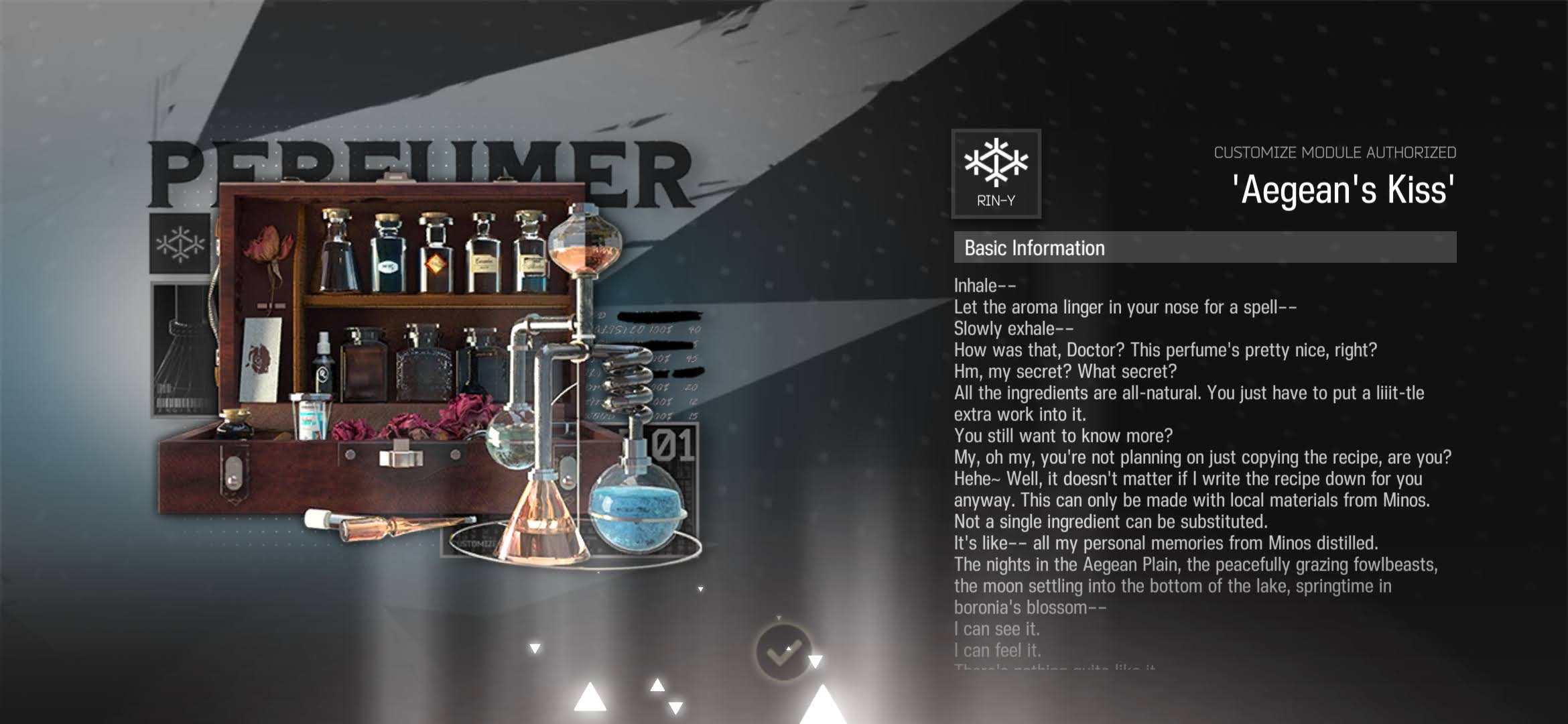This screenshot has width=1568, height=724.
Task: Confirm with the round checkmark button
Action: tap(783, 652)
